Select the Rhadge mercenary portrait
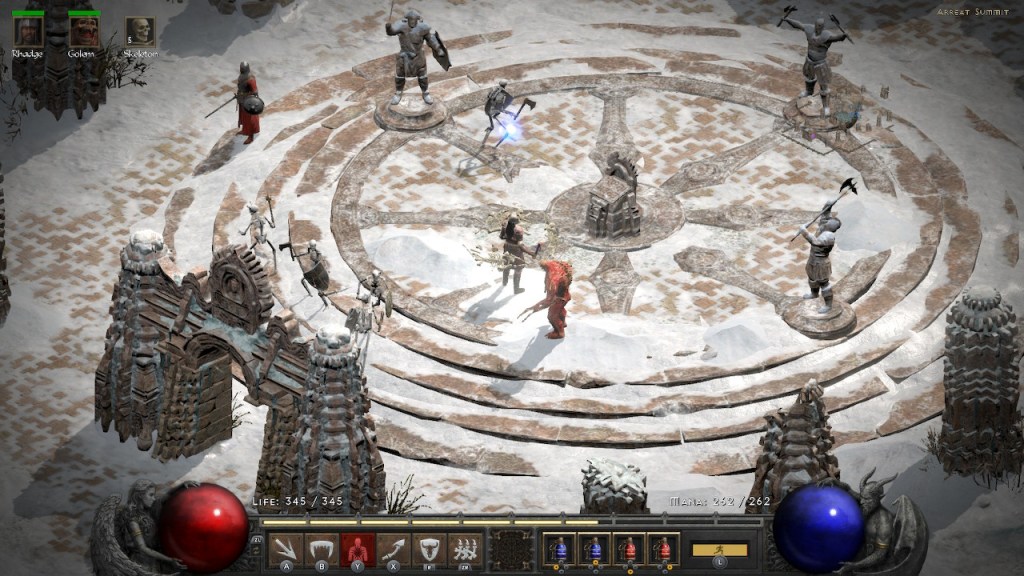The width and height of the screenshot is (1024, 576). (x=27, y=32)
